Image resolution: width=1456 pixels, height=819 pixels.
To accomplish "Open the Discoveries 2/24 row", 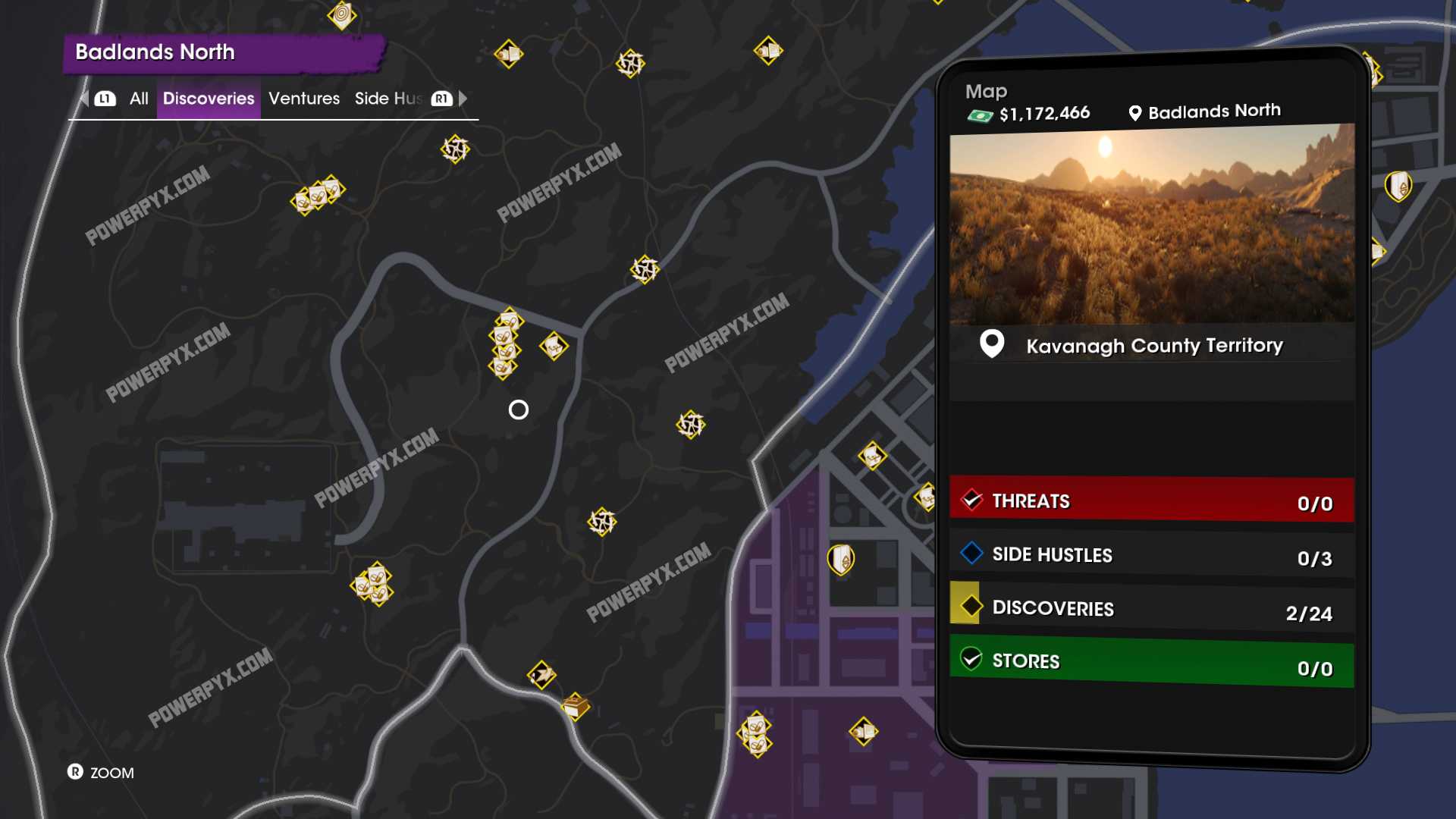I will pos(1151,610).
